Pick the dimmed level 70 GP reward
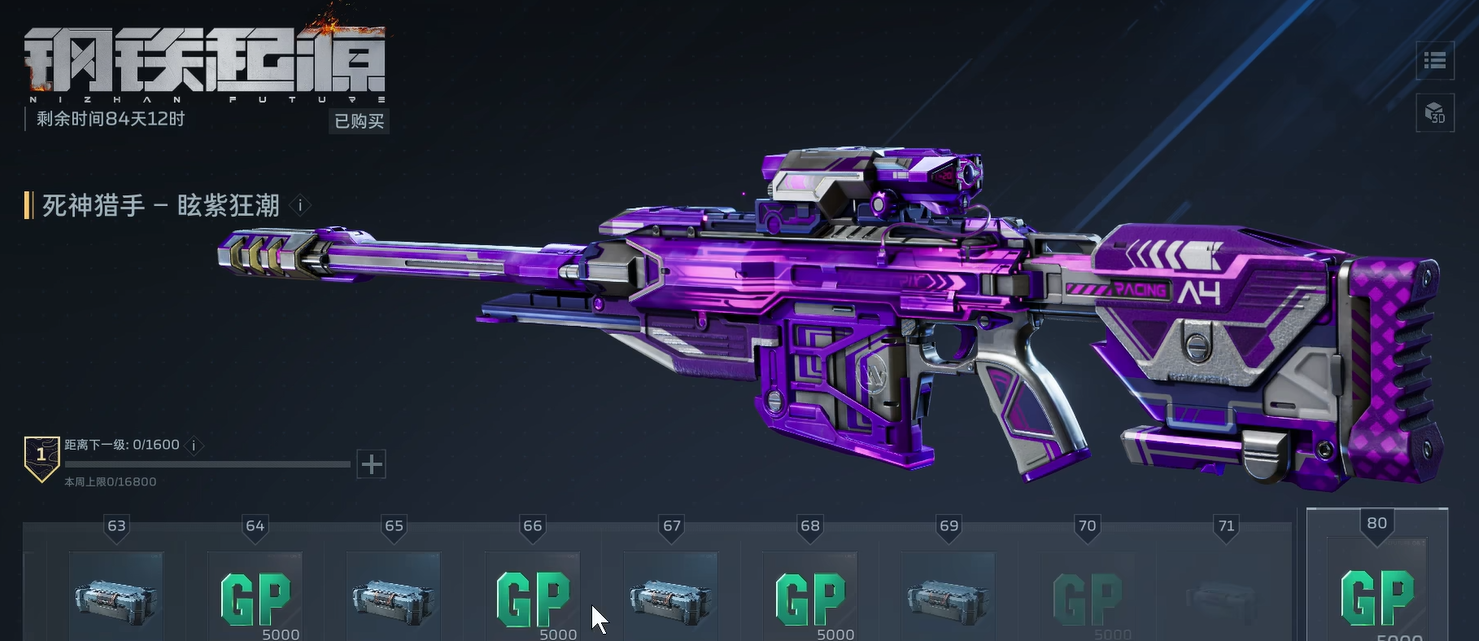Image resolution: width=1479 pixels, height=641 pixels. 1086,597
